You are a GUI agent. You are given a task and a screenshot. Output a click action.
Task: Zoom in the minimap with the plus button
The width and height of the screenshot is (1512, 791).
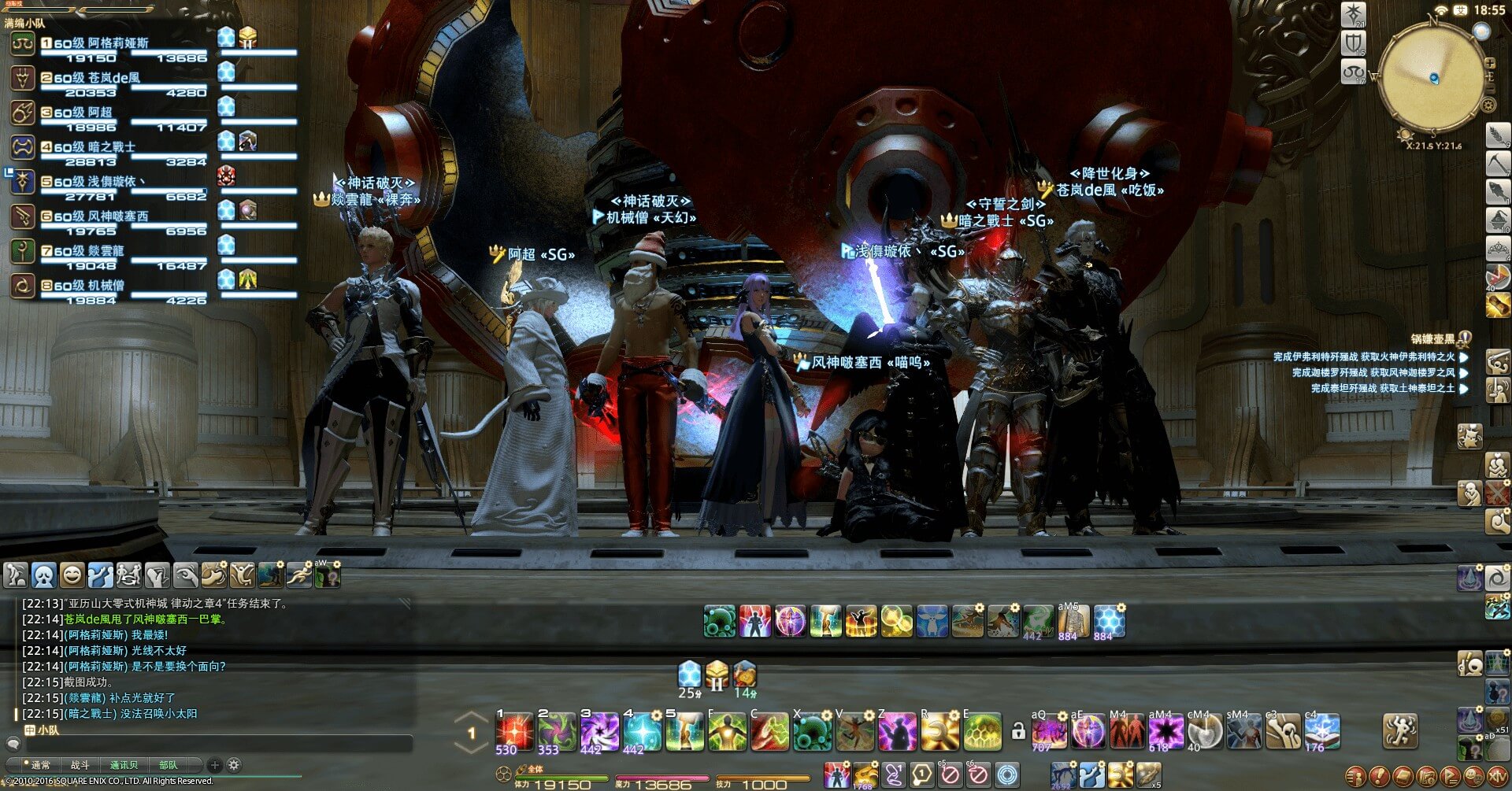coord(1489,63)
